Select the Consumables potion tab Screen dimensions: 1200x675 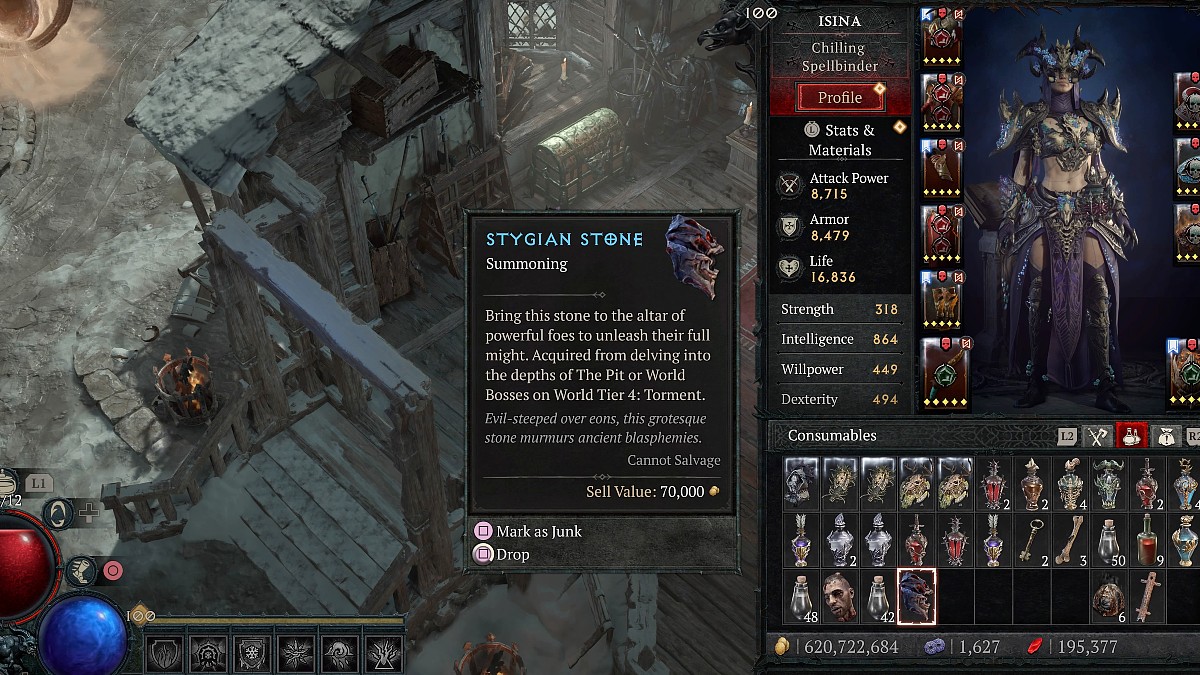[x=1132, y=436]
